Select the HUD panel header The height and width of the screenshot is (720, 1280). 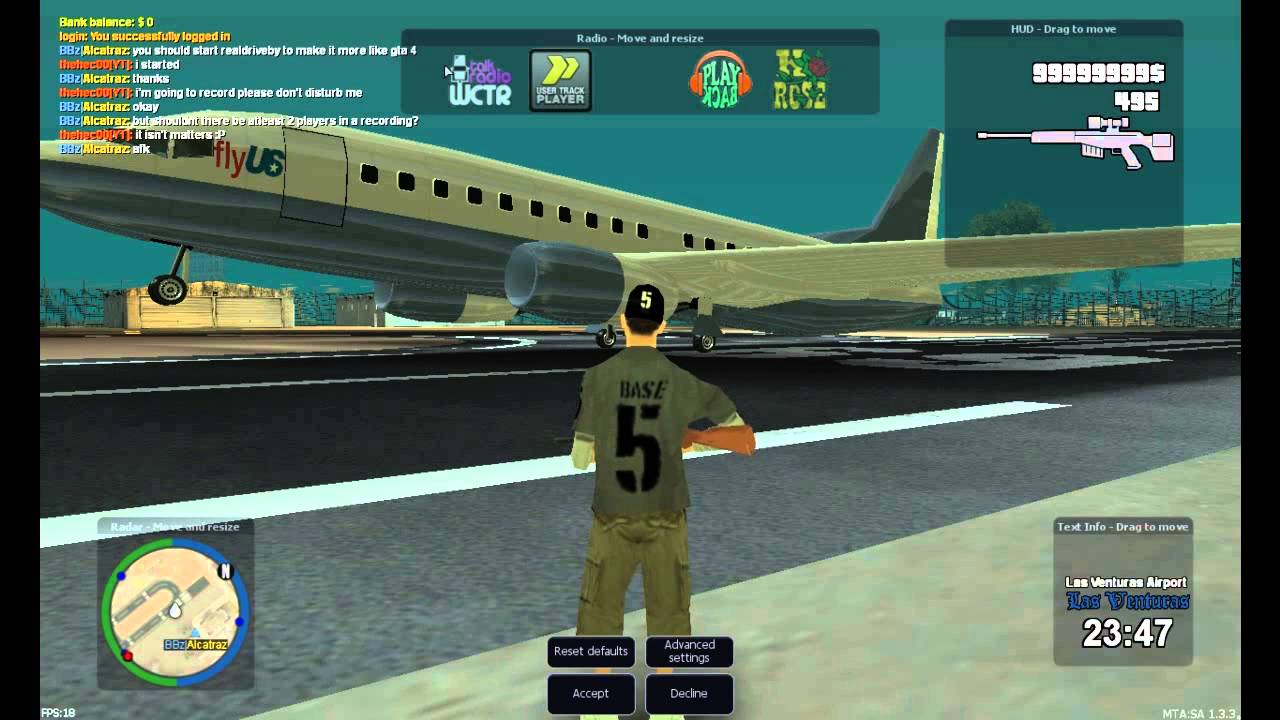point(1063,29)
